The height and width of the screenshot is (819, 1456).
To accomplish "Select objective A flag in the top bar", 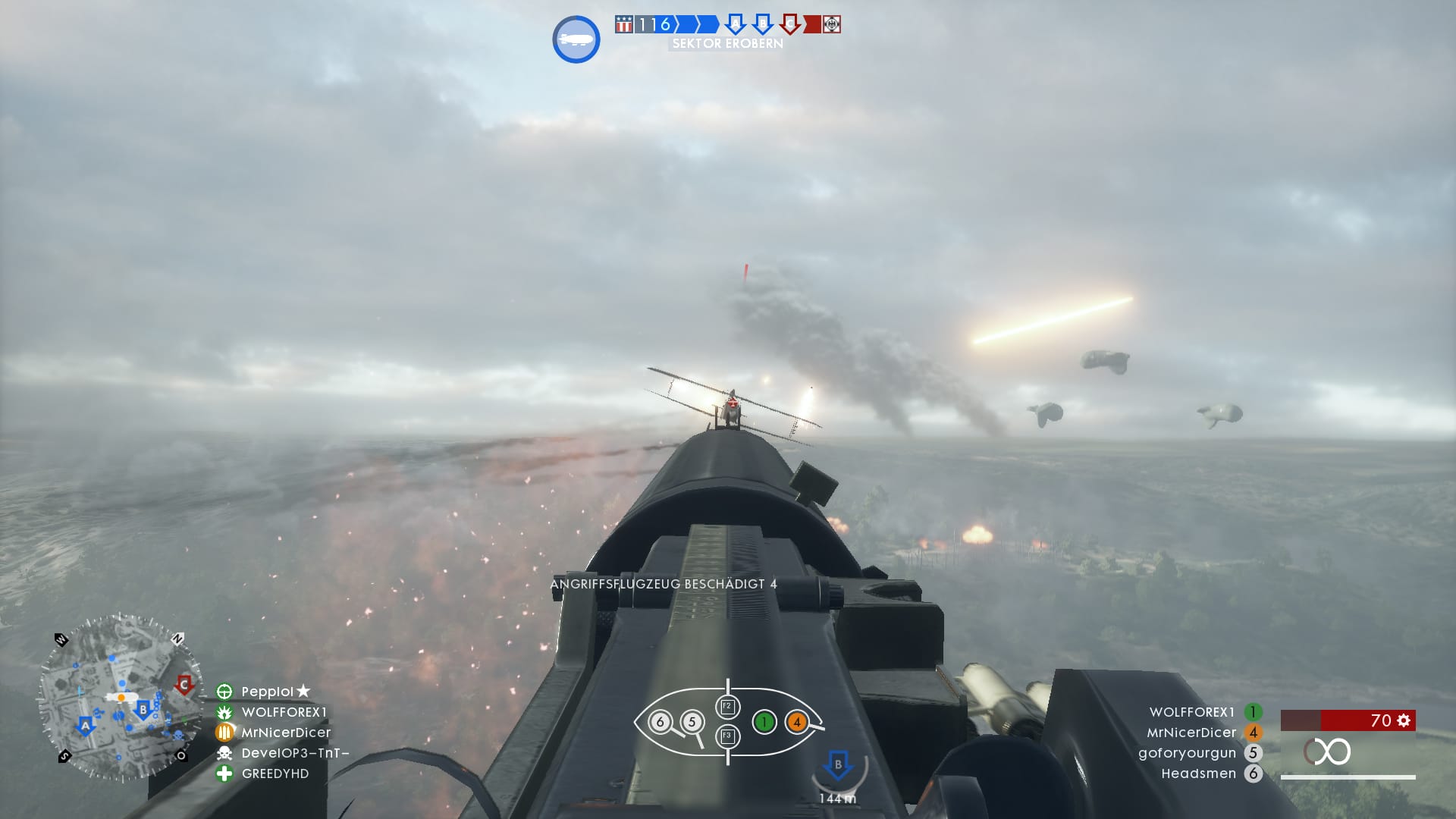I will tap(734, 24).
